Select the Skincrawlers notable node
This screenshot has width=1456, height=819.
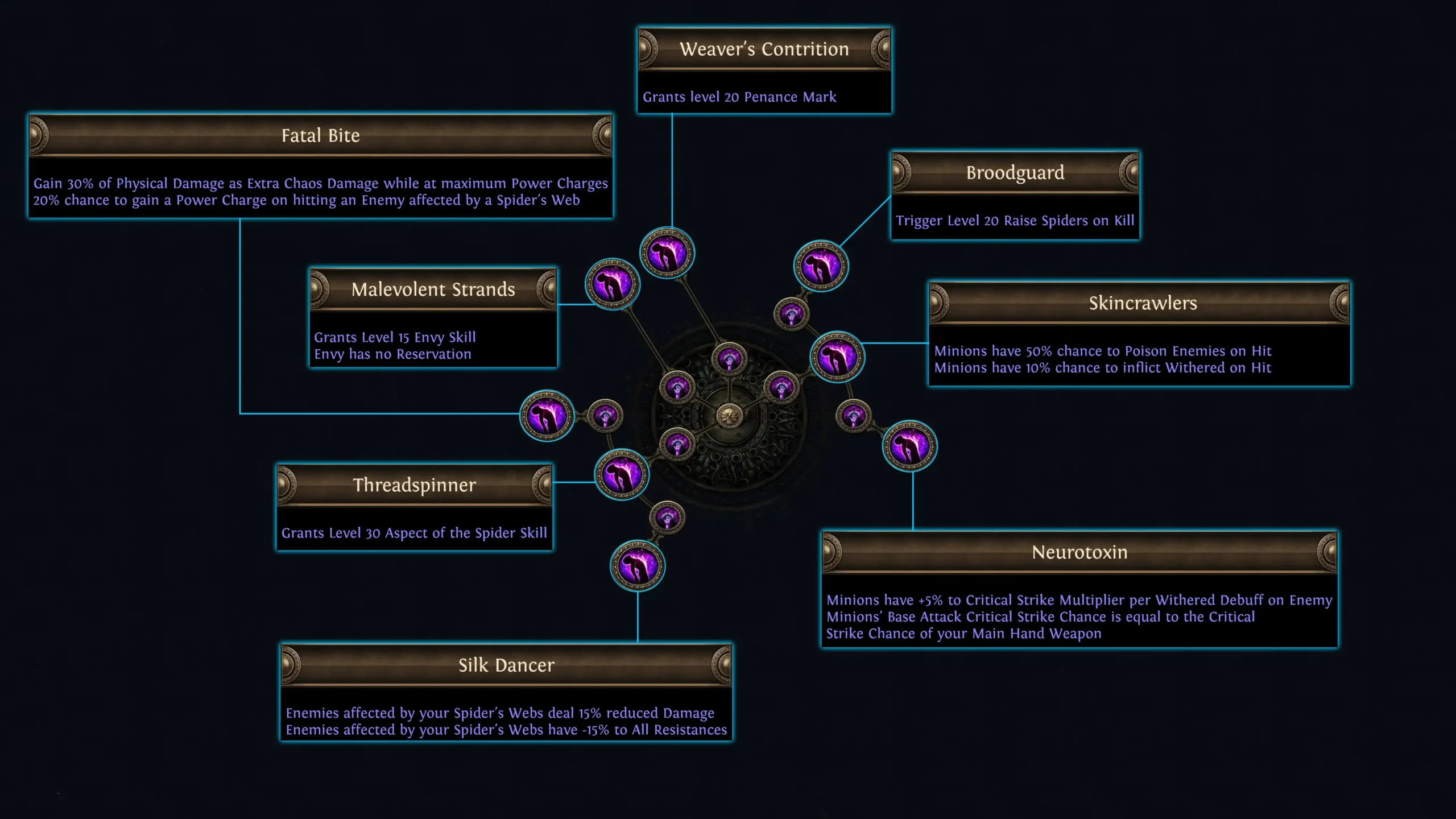click(838, 357)
